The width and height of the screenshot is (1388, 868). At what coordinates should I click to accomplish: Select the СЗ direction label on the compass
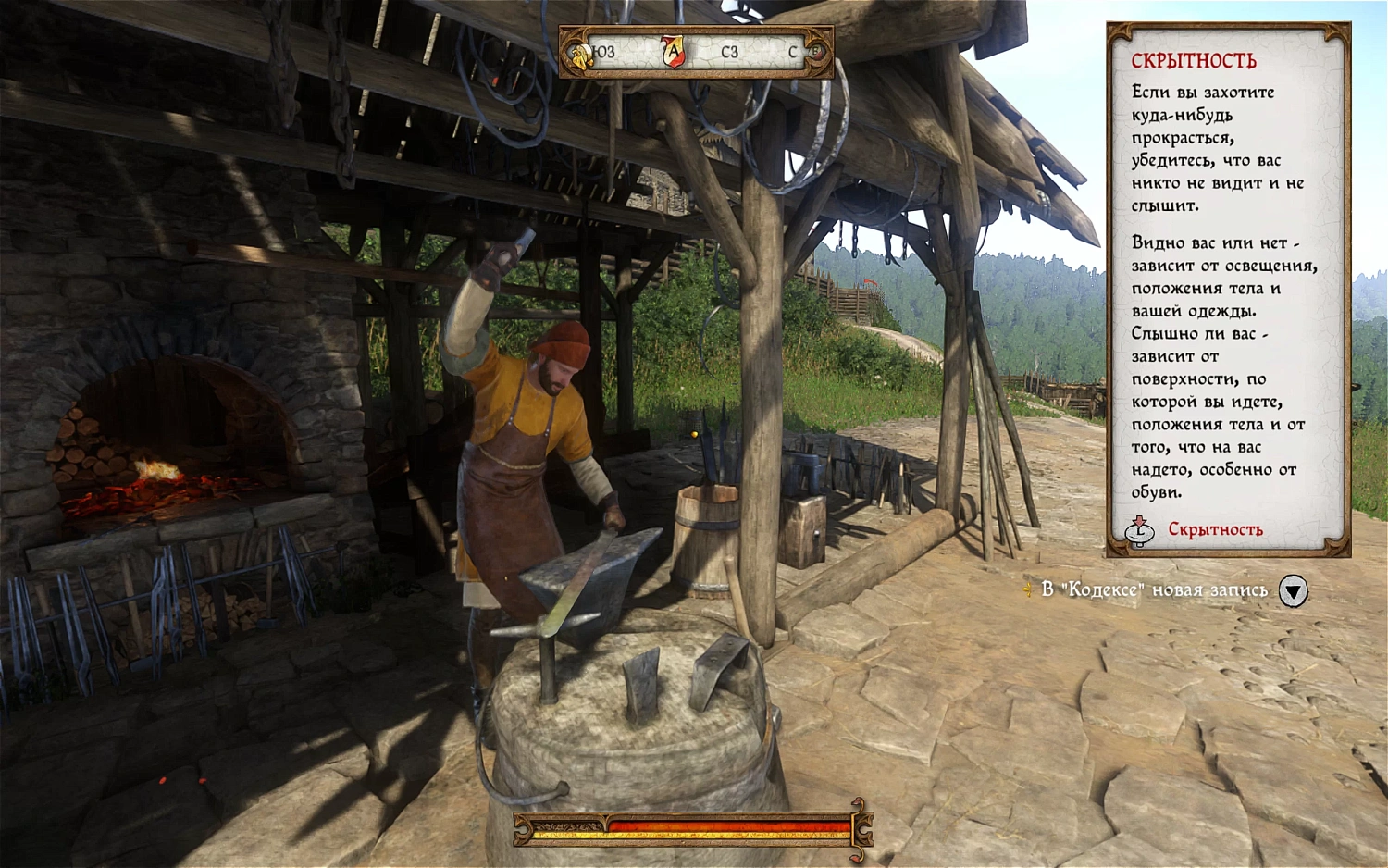728,53
